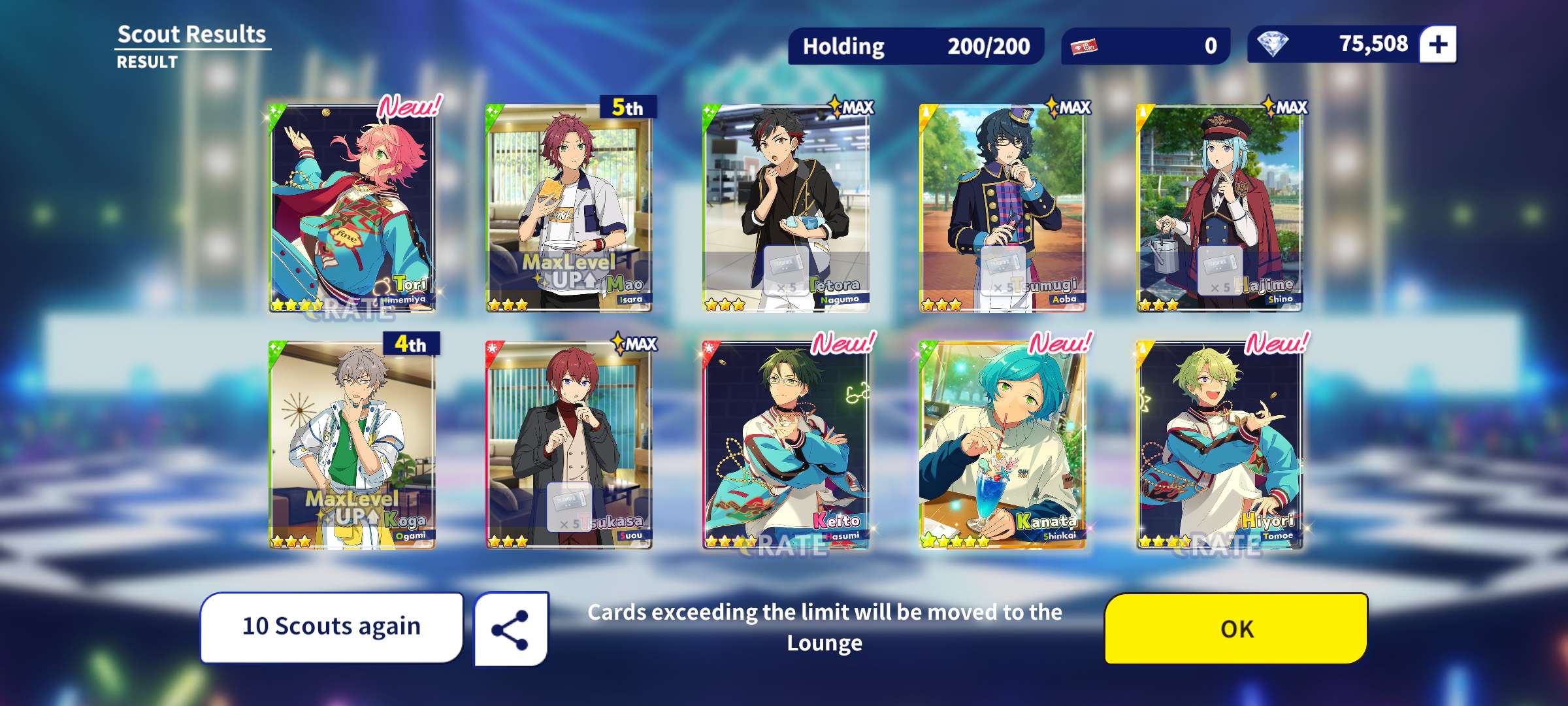Confirm results with the yellow OK button
Viewport: 1568px width, 706px height.
point(1235,628)
